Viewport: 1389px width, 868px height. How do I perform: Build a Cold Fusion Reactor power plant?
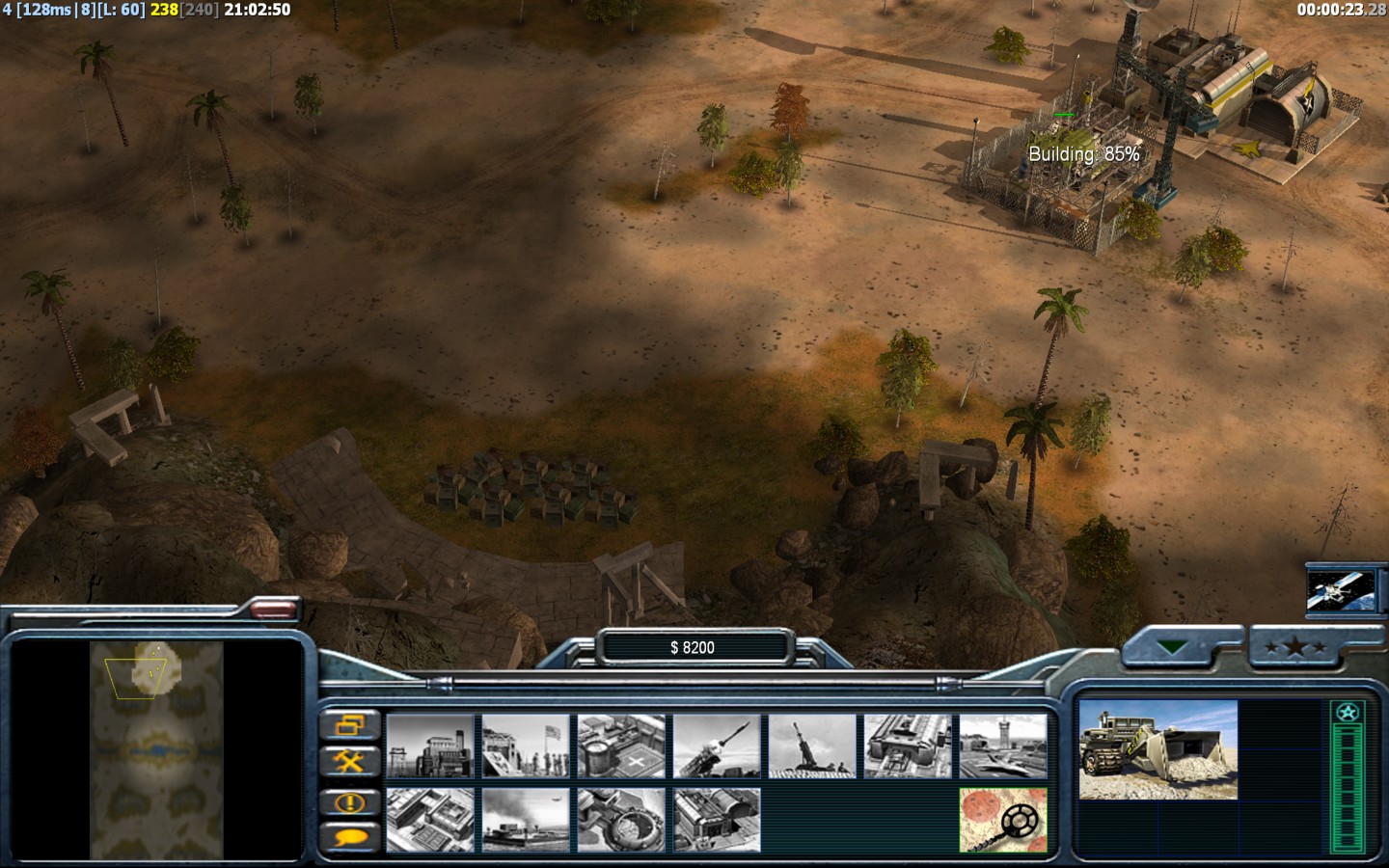(x=430, y=746)
